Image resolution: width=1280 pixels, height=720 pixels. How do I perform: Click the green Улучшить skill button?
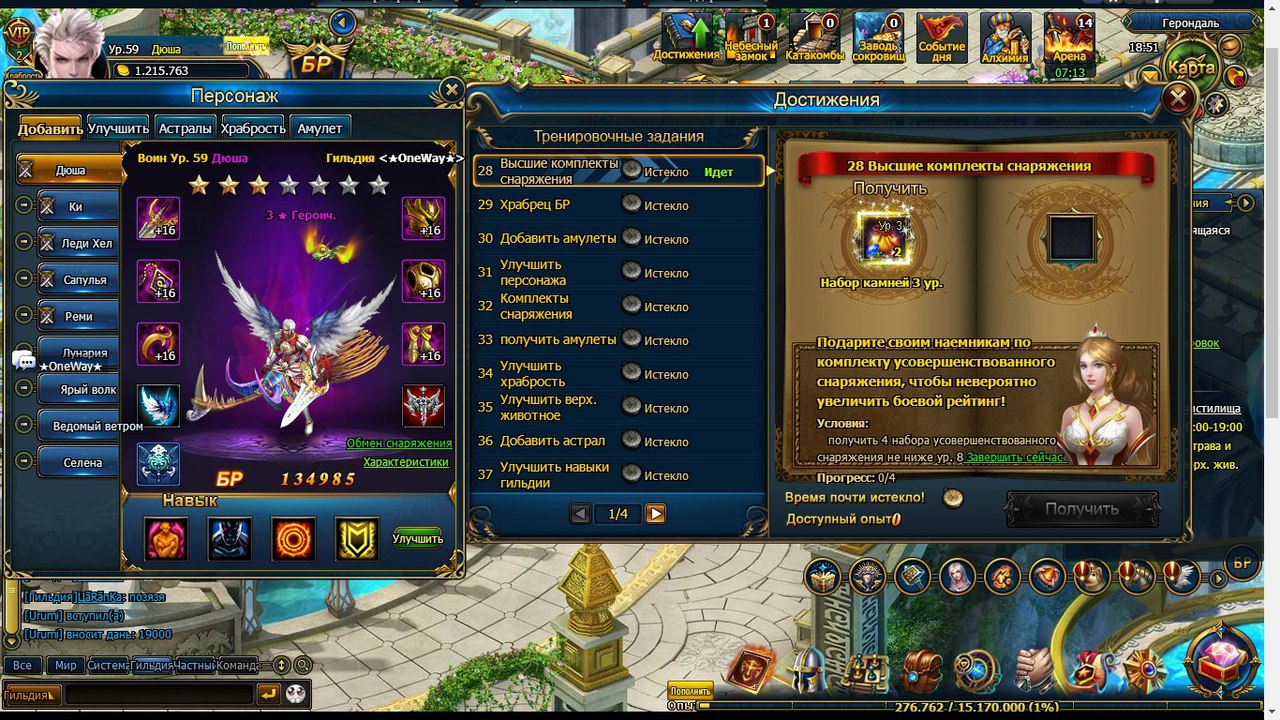point(417,539)
